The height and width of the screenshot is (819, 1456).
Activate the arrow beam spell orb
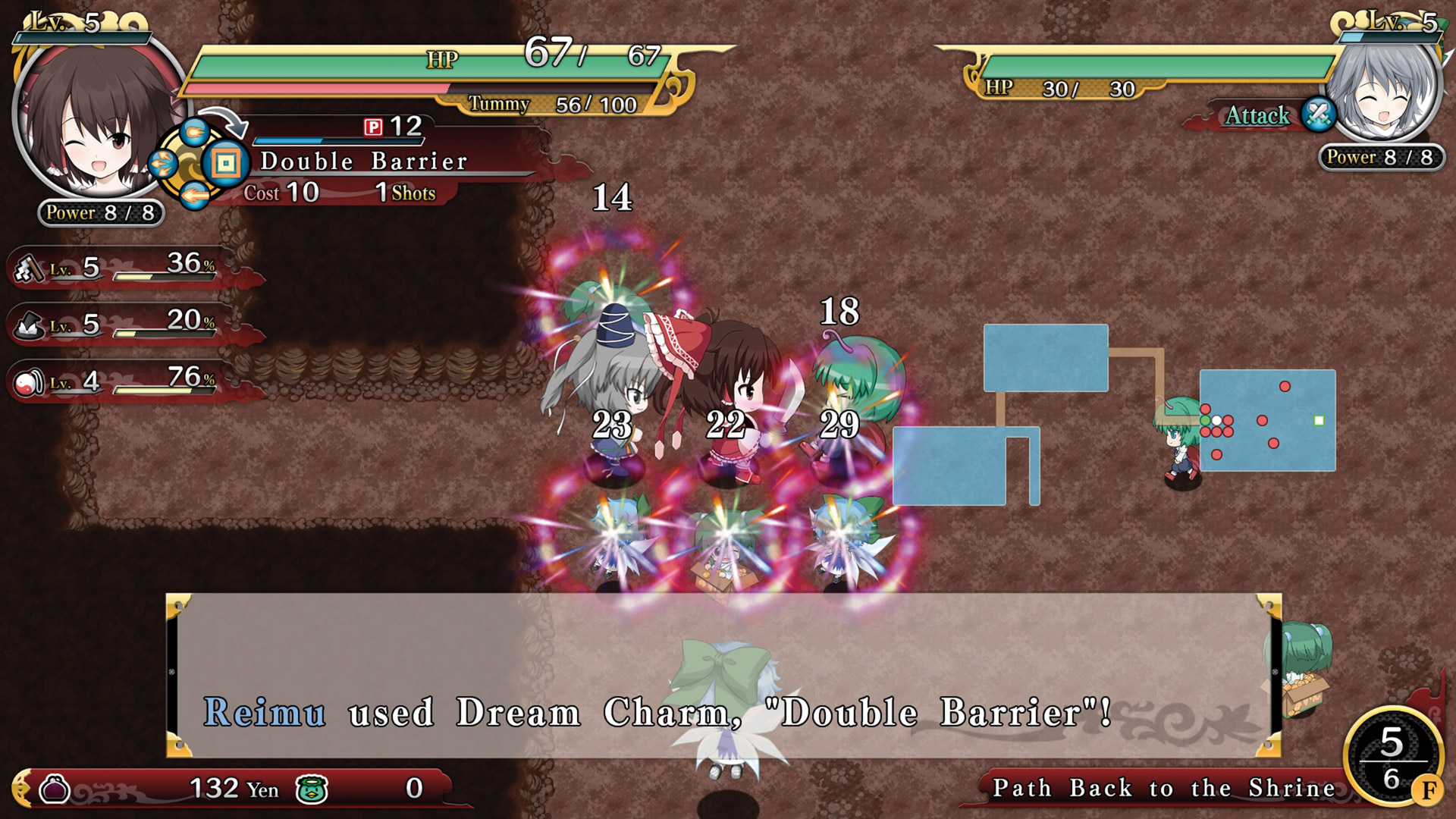[x=194, y=196]
